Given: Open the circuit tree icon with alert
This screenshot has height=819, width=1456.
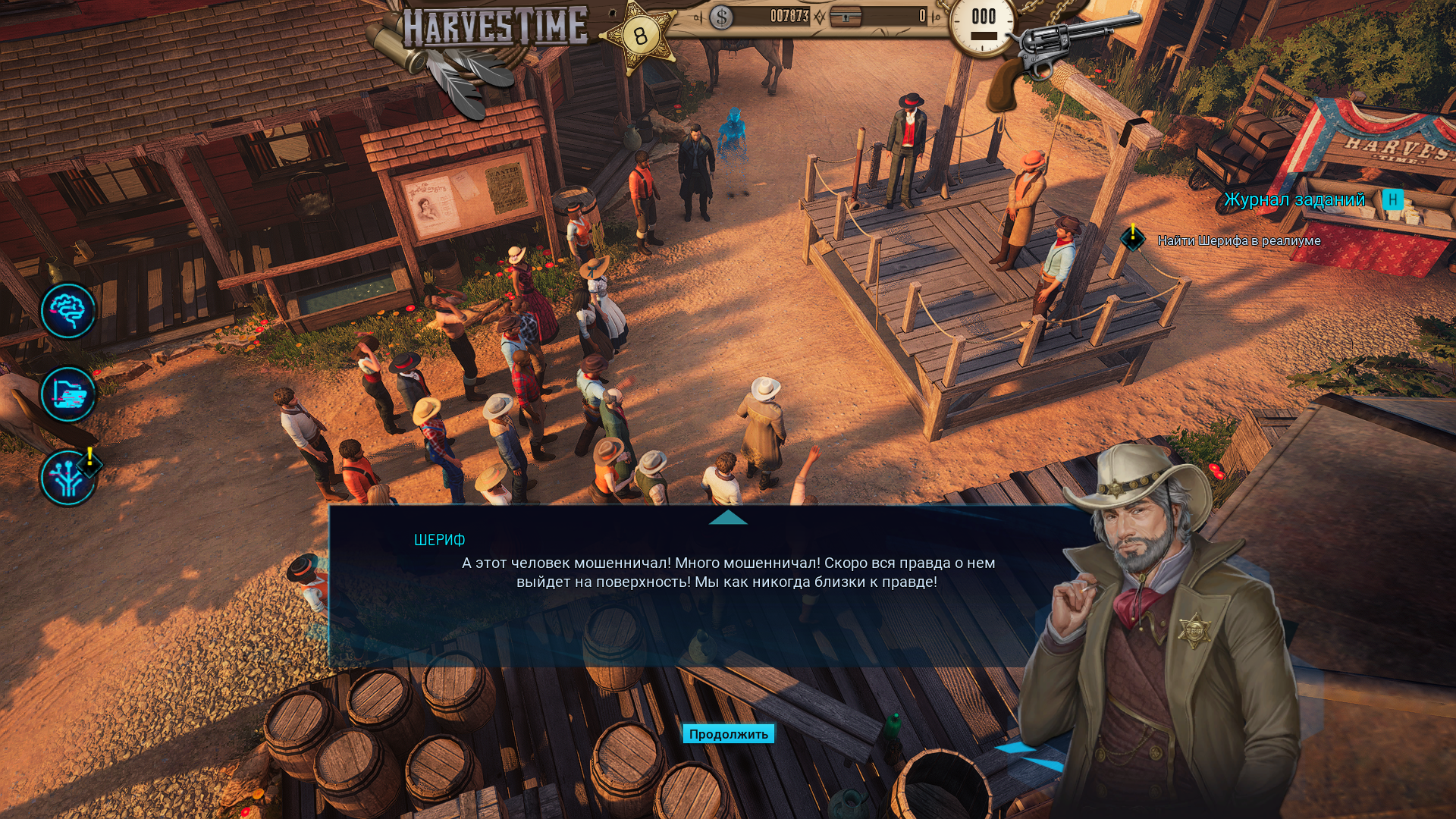Looking at the screenshot, I should 68,478.
